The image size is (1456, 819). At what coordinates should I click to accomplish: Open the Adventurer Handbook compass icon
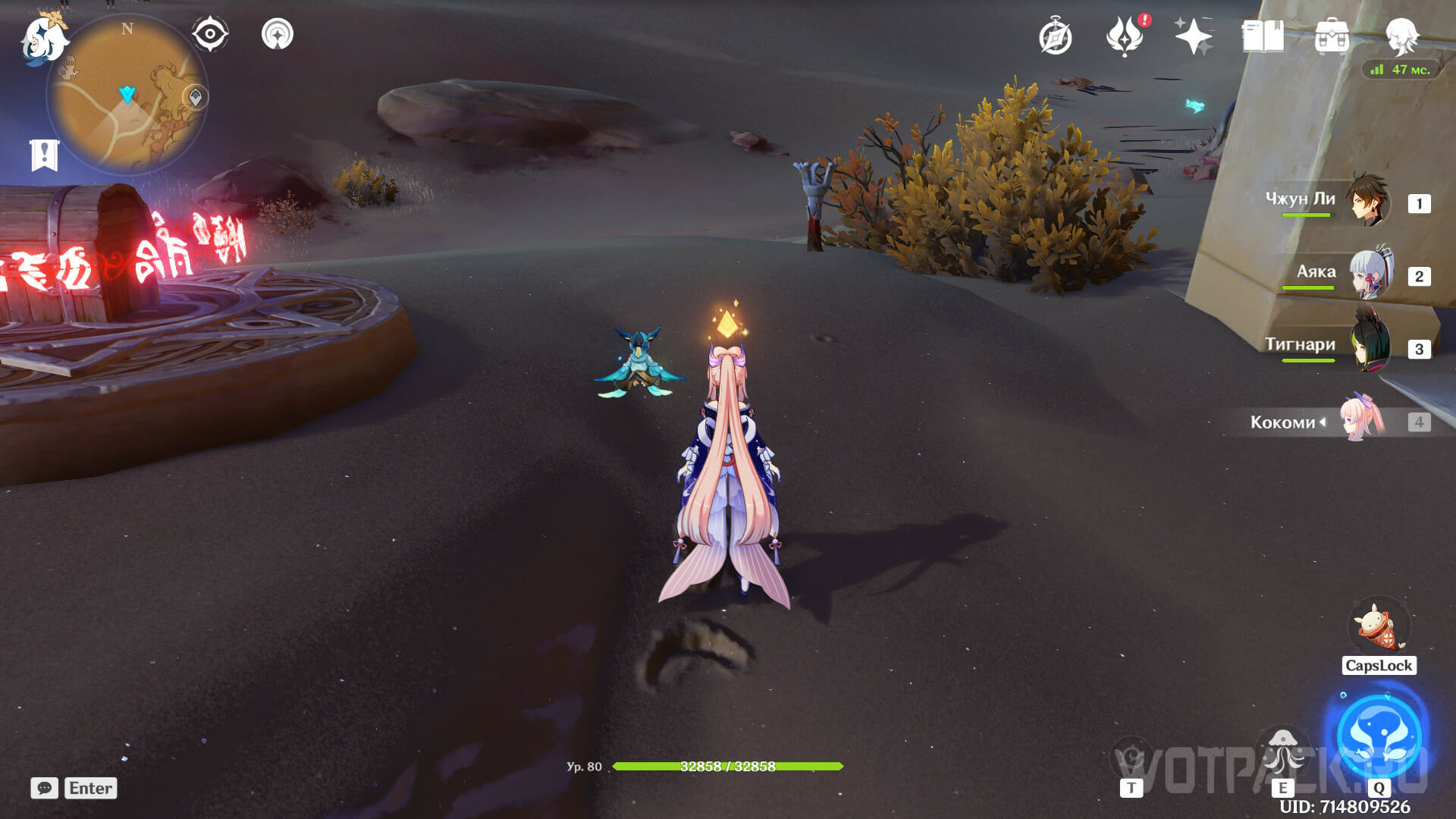[1055, 37]
